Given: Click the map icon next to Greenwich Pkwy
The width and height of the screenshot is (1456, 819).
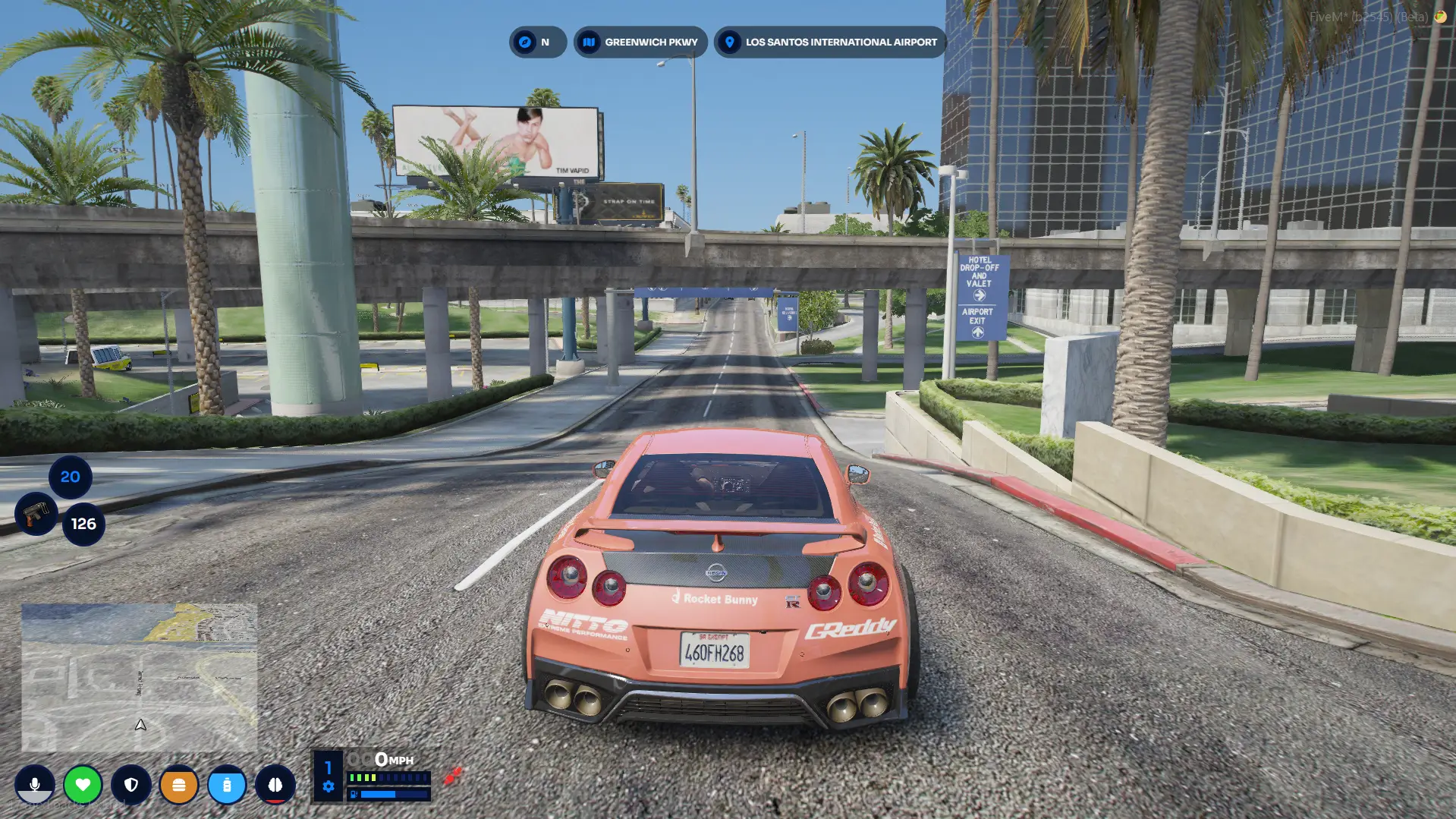Looking at the screenshot, I should 588,42.
